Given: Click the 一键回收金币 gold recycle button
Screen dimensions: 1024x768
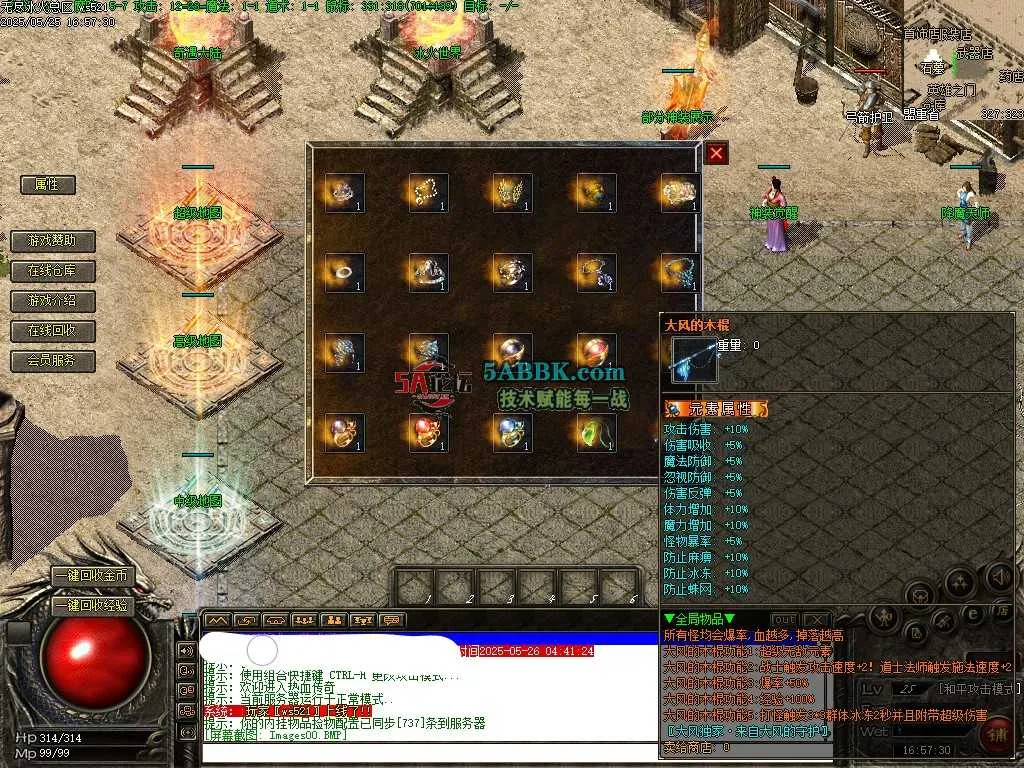Looking at the screenshot, I should [93, 577].
